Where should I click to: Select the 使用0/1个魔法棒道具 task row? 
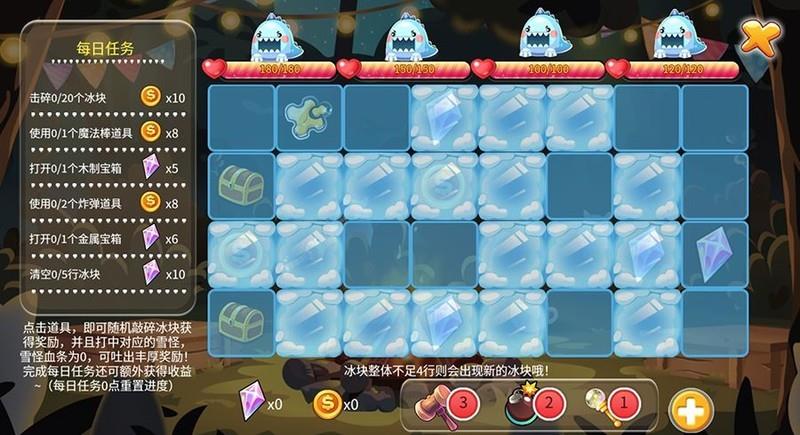[x=108, y=131]
